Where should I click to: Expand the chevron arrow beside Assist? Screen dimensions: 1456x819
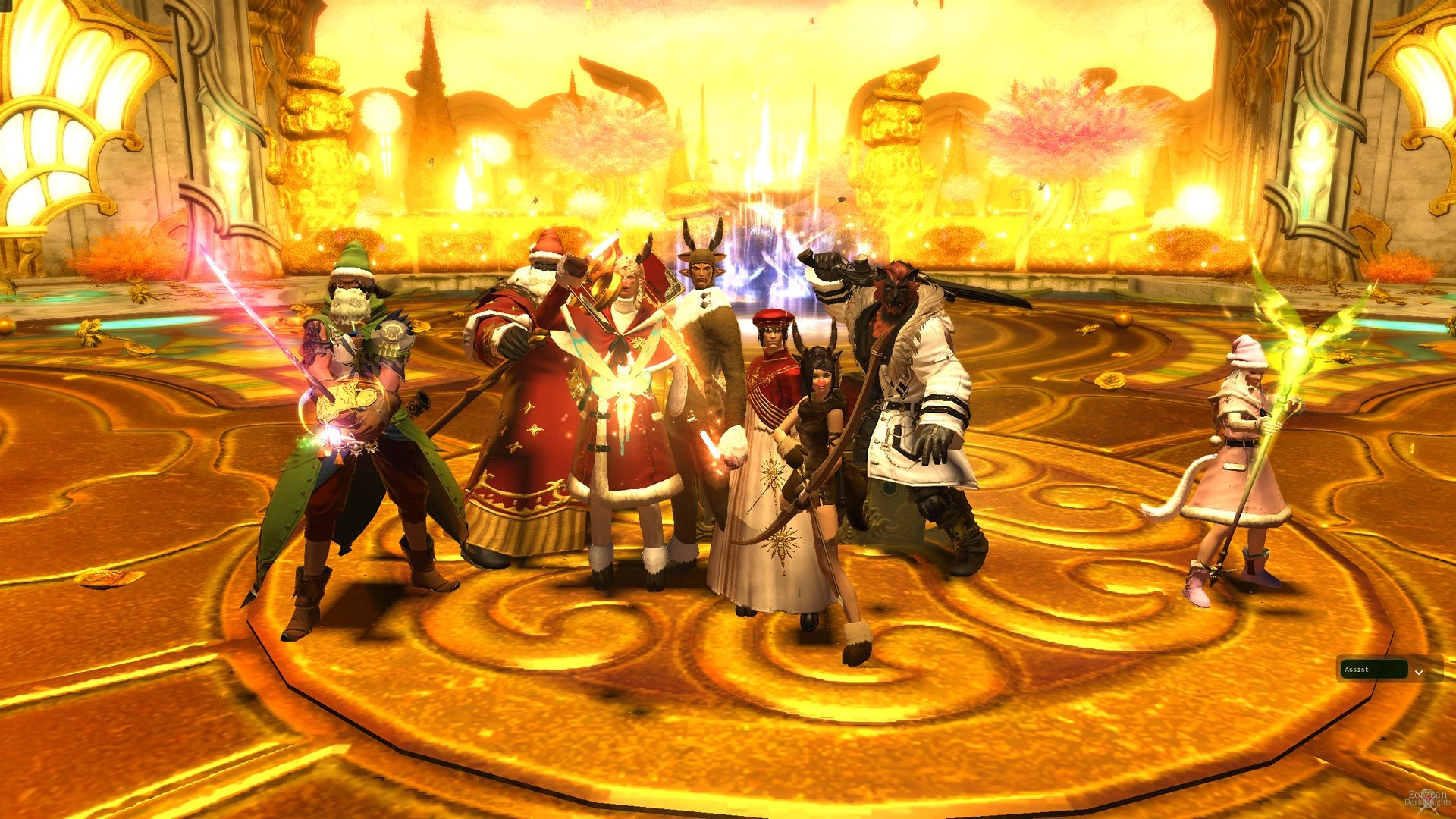1418,672
